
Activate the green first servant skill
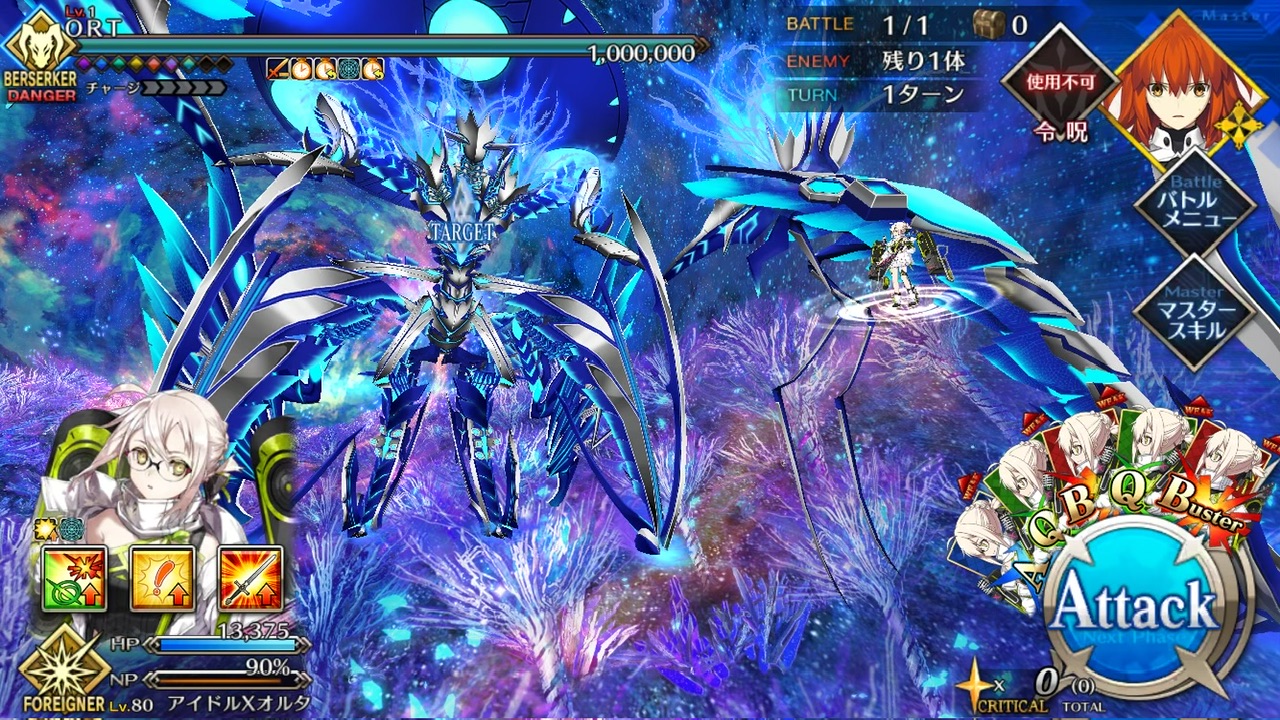[x=68, y=578]
